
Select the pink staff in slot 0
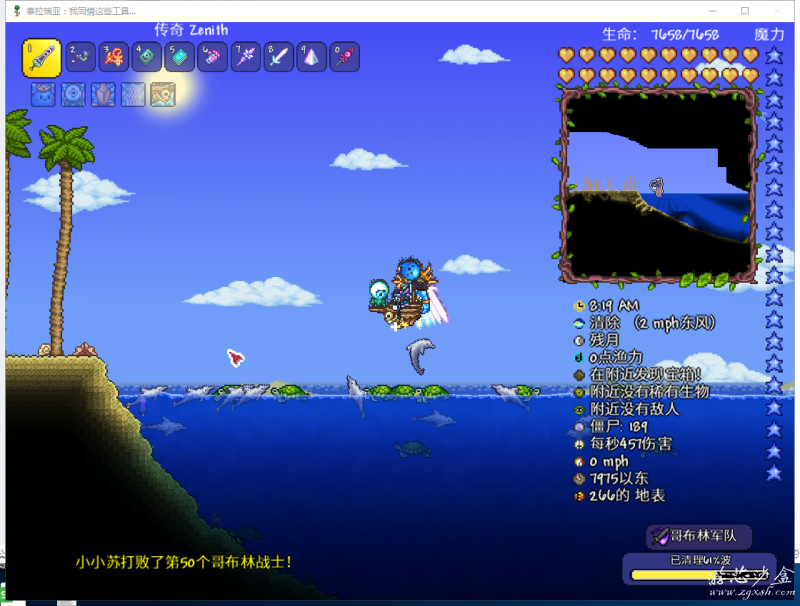(x=345, y=57)
